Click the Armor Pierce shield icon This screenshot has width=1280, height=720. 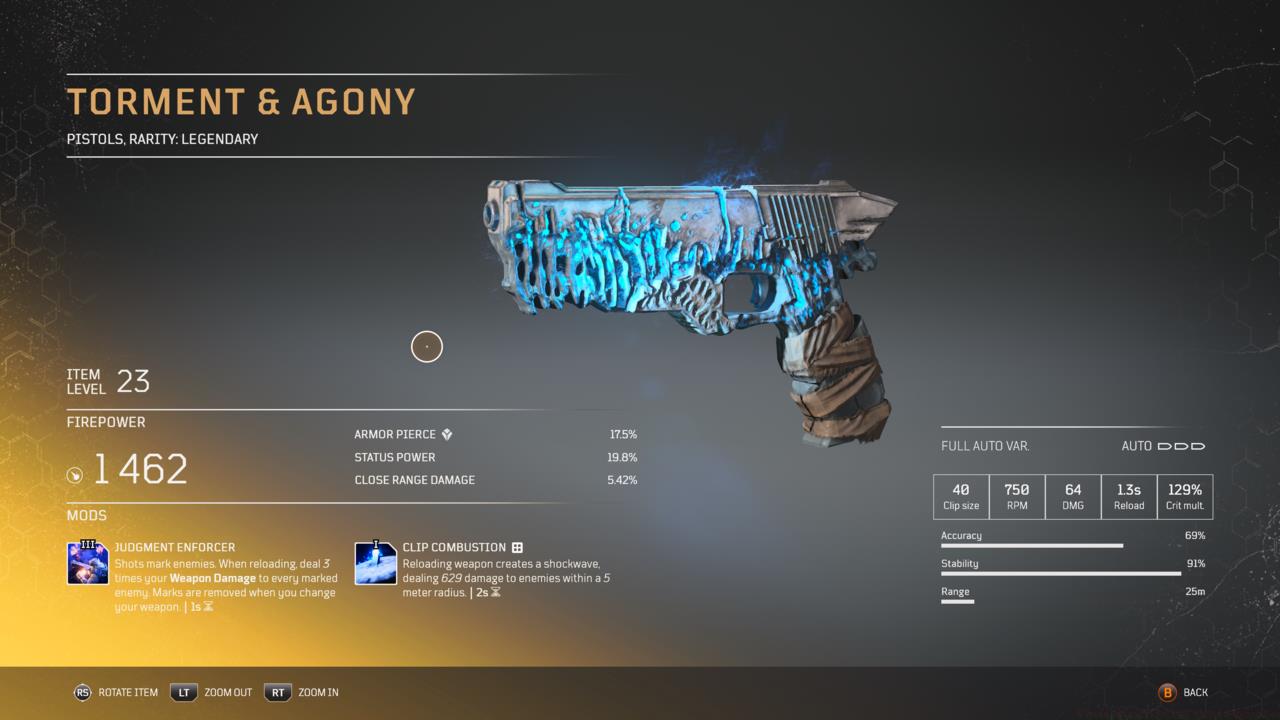tap(445, 434)
